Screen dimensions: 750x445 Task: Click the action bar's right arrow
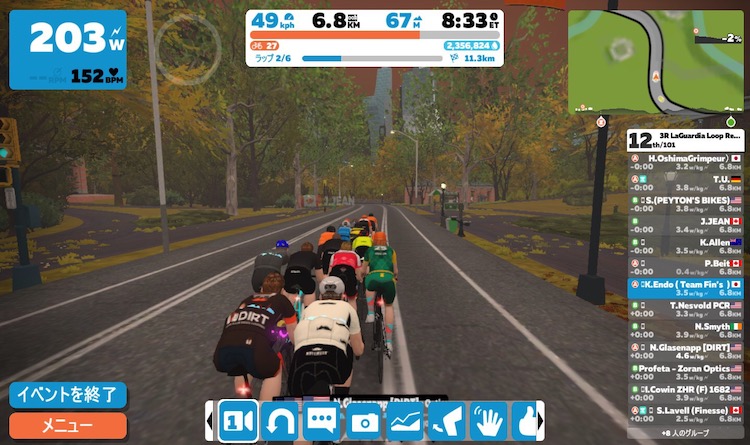coord(541,421)
